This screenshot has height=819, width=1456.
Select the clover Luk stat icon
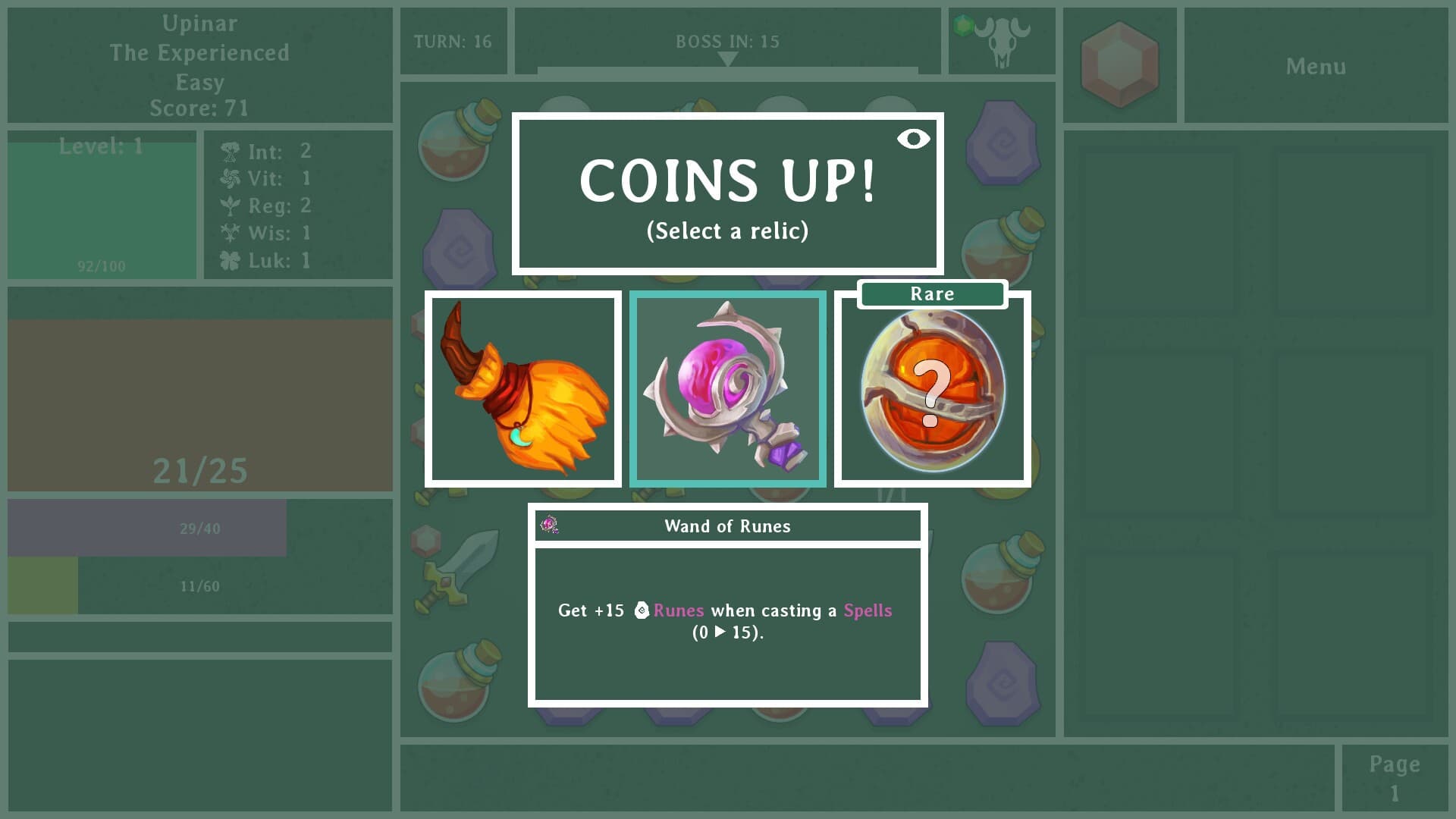tap(230, 260)
